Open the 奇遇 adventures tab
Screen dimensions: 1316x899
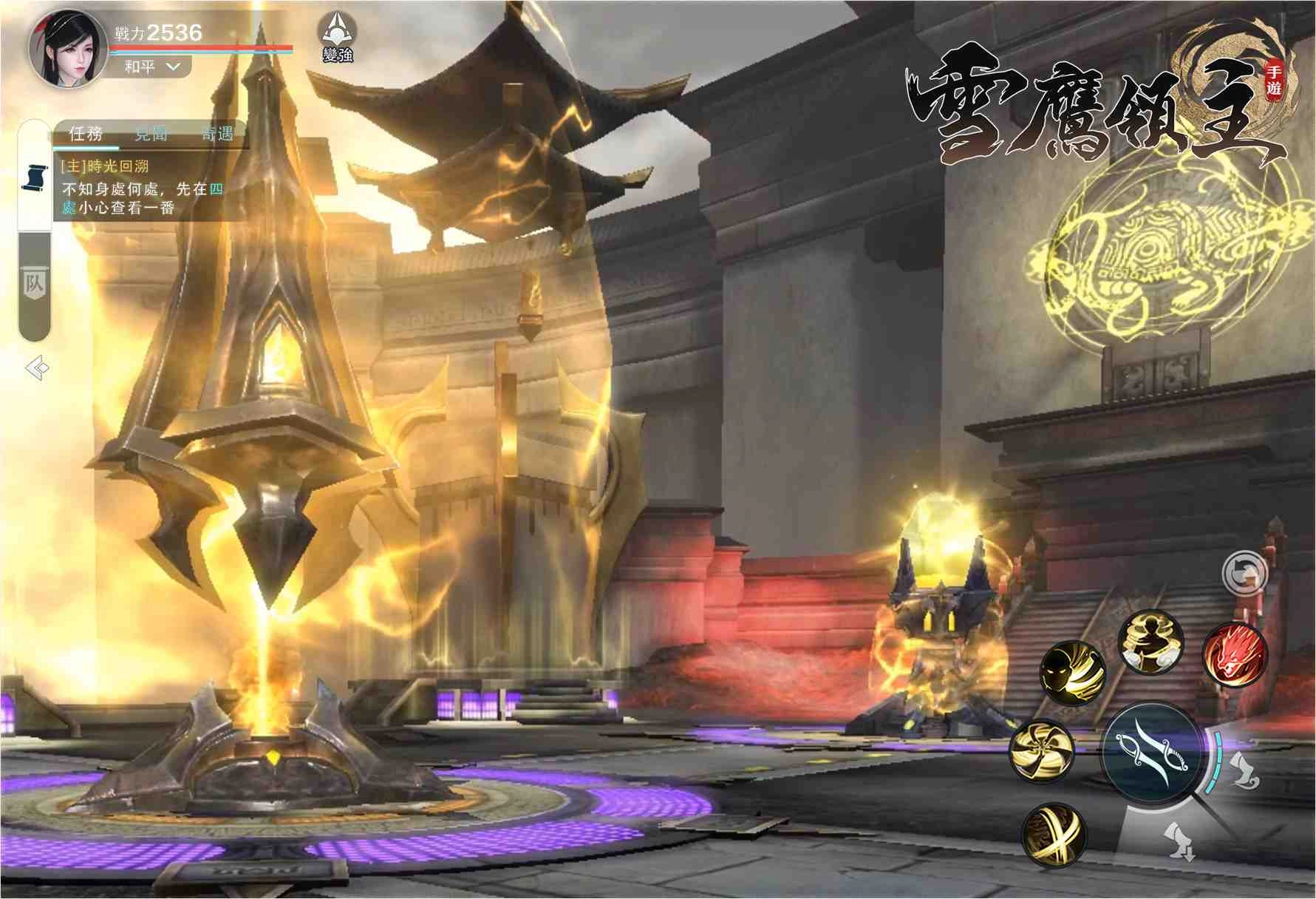217,132
